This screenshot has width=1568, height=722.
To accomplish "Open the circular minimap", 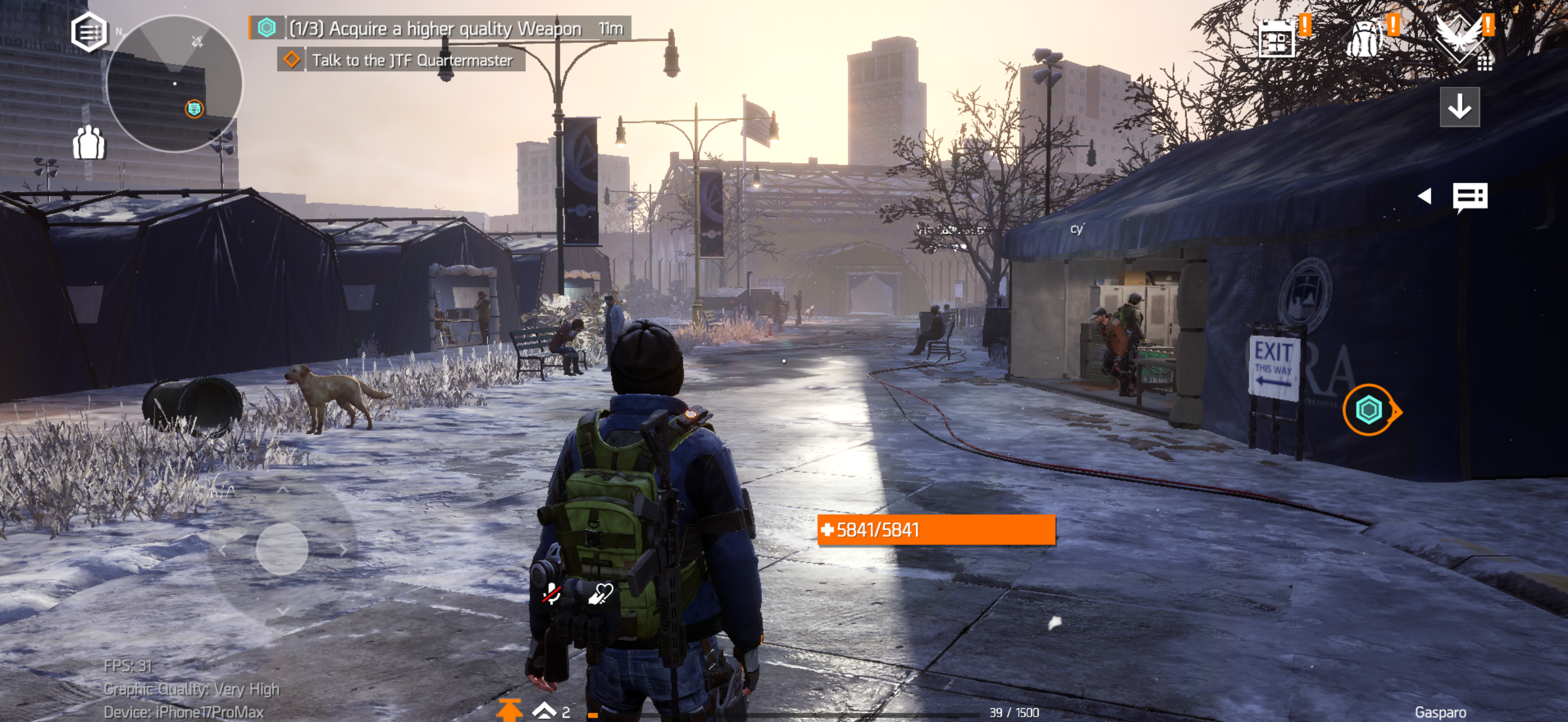I will (174, 83).
